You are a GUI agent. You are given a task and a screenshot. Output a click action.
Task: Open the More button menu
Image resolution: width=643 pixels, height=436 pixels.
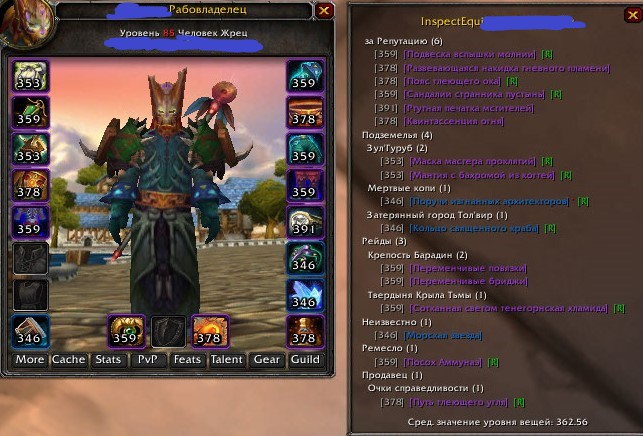[30, 359]
